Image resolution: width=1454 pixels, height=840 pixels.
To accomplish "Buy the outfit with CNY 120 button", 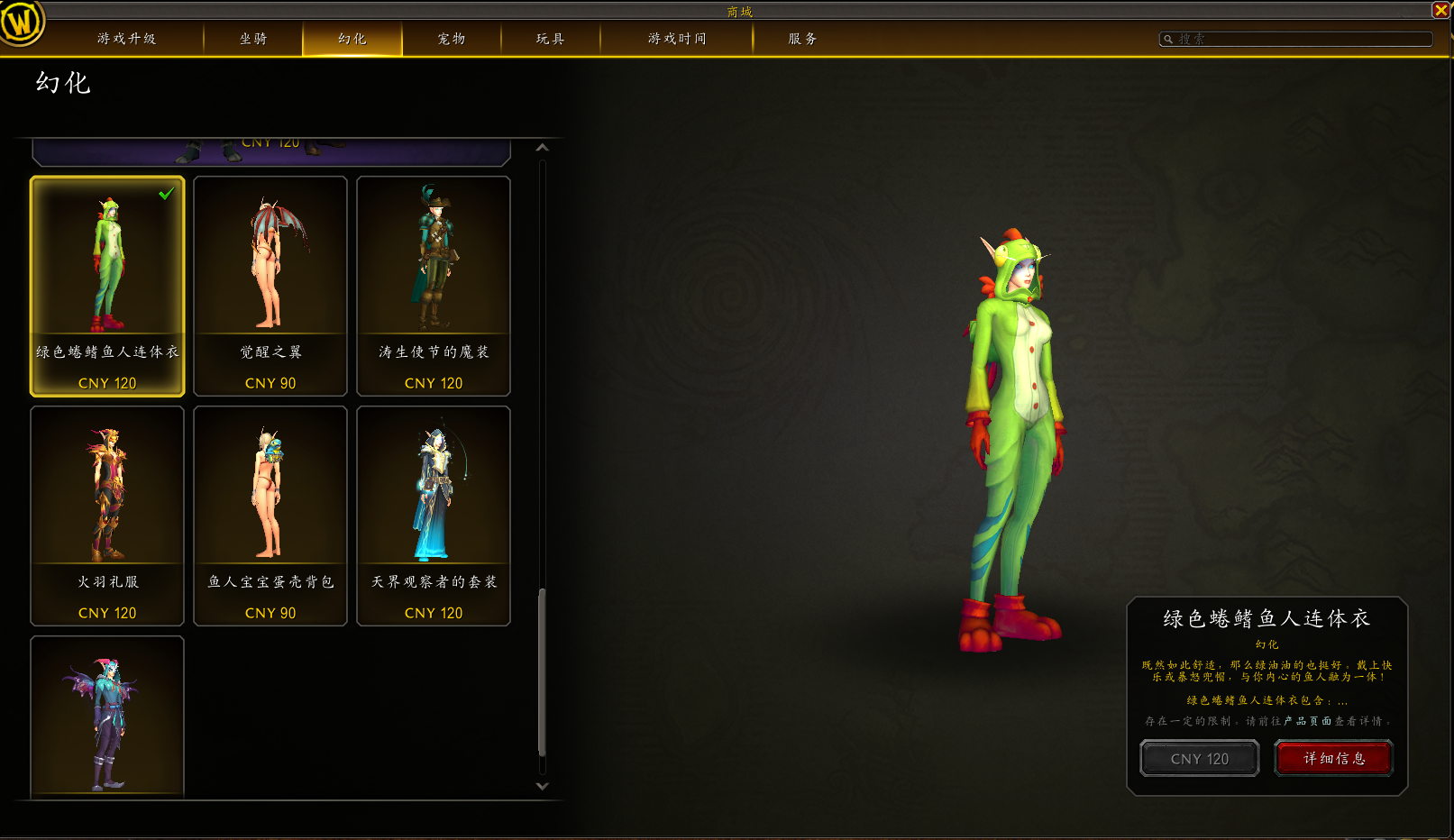I will click(x=1199, y=759).
